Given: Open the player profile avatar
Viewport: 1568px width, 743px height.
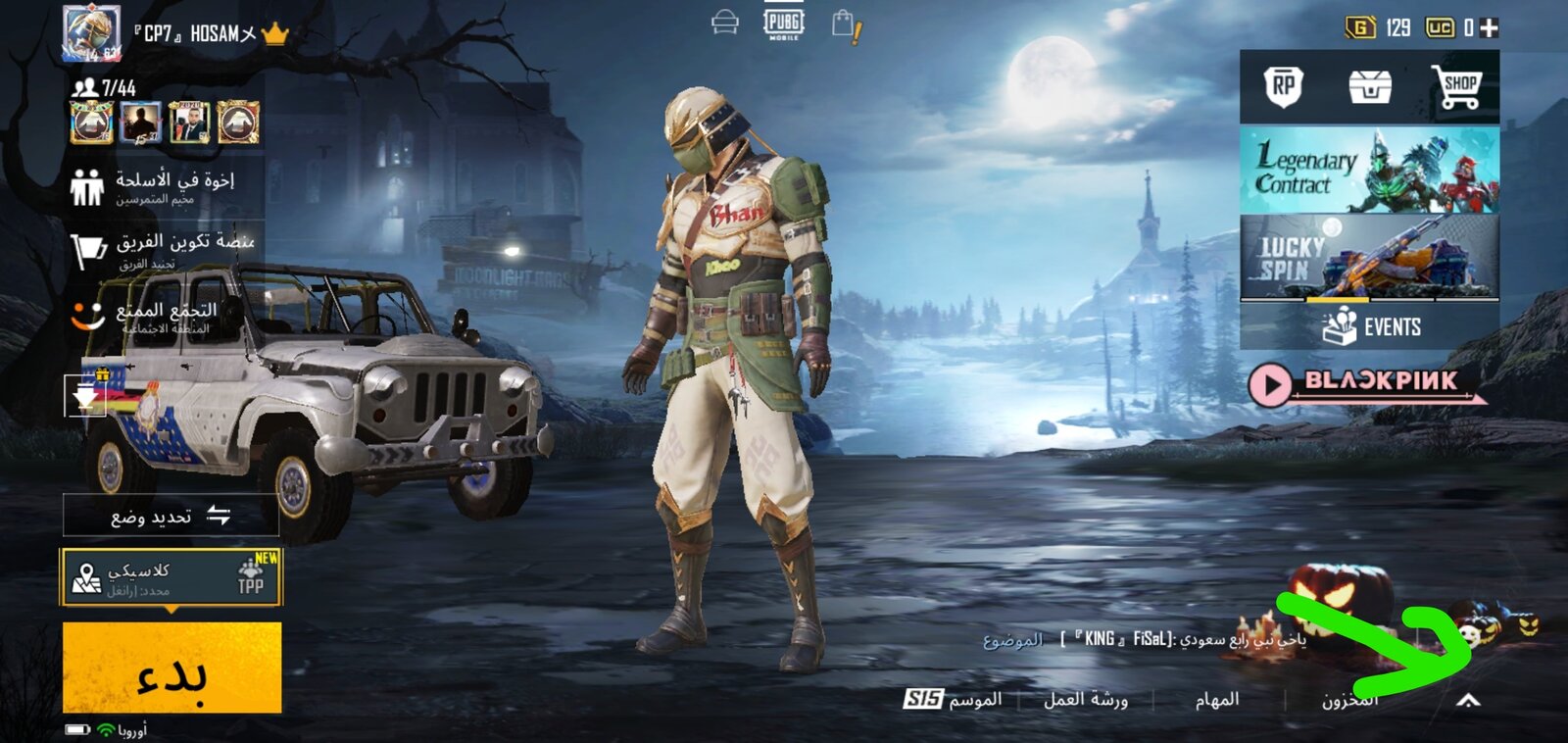Looking at the screenshot, I should click(91, 33).
